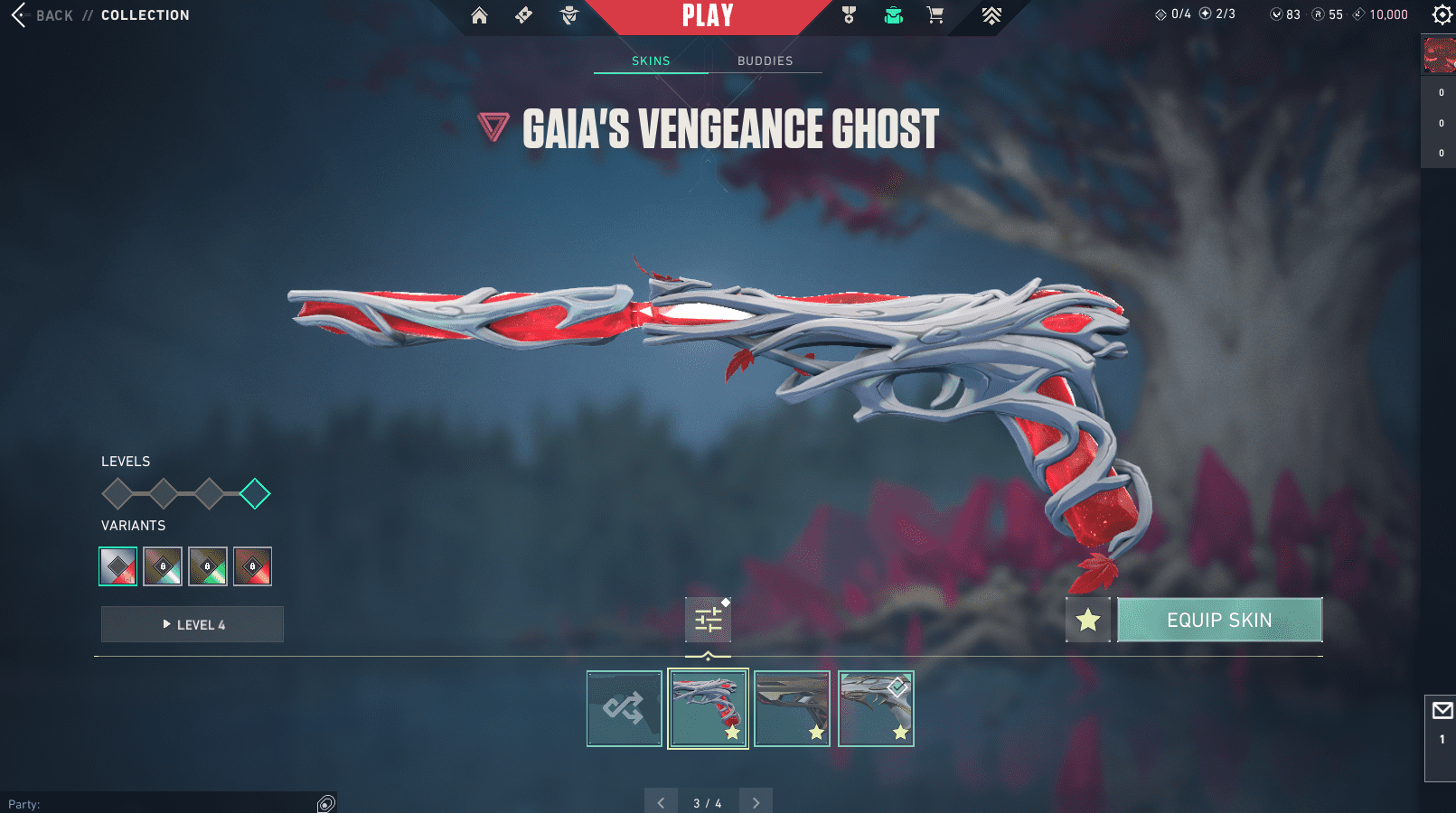Play the Level 4 preview video
The image size is (1456, 813).
click(x=193, y=624)
